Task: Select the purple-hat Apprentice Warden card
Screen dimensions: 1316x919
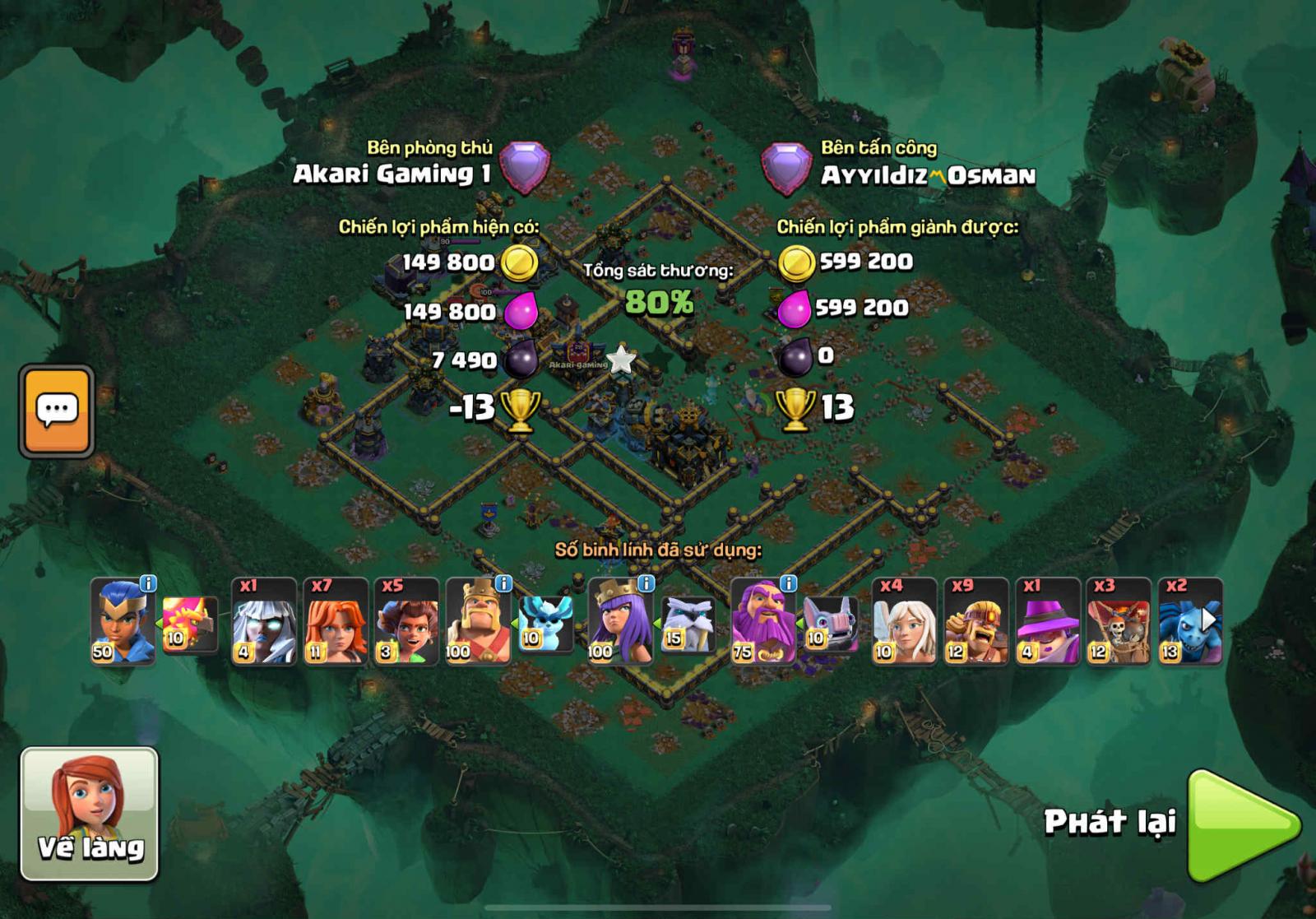Action: tap(1047, 621)
